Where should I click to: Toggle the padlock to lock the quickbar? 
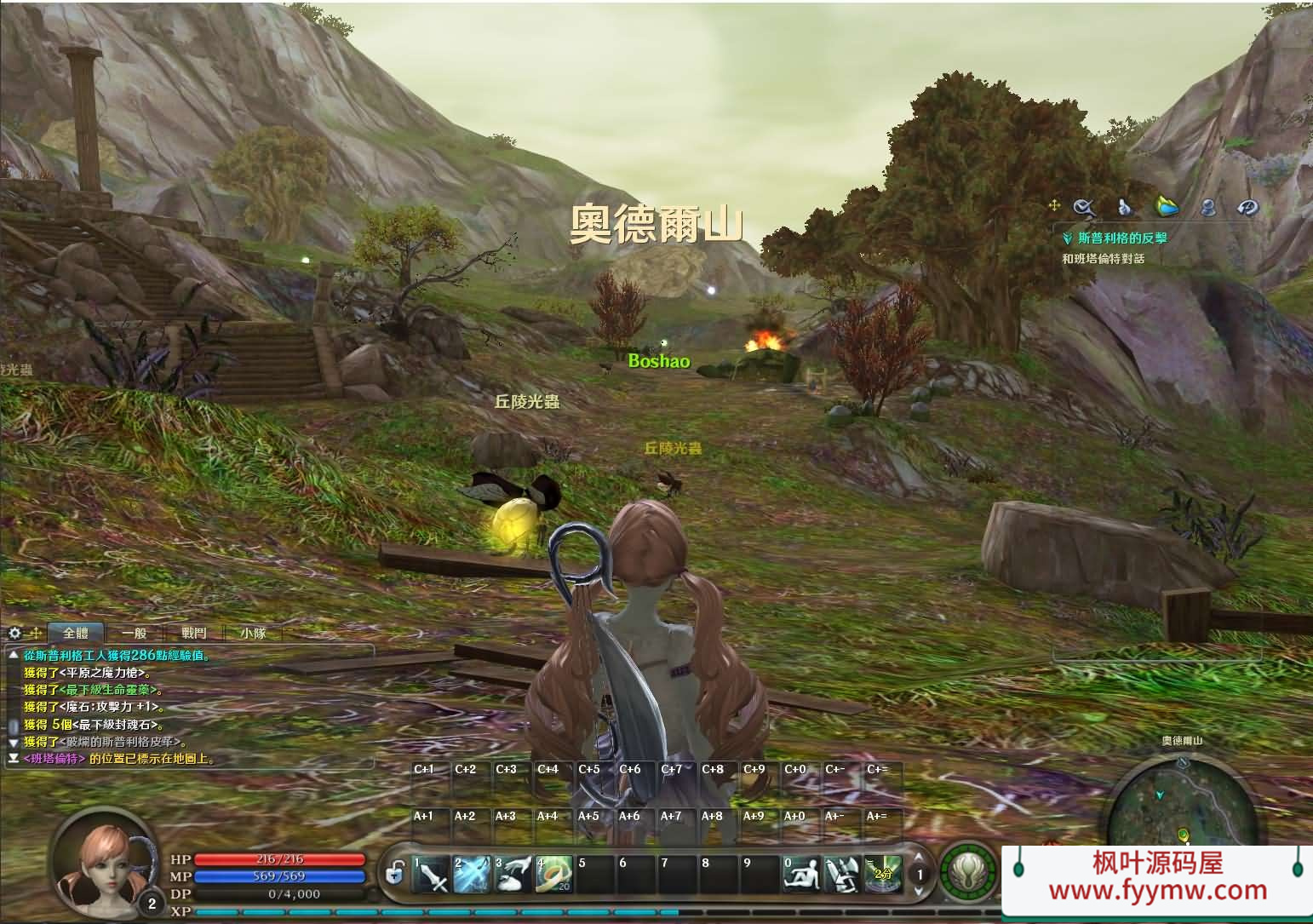[x=395, y=874]
